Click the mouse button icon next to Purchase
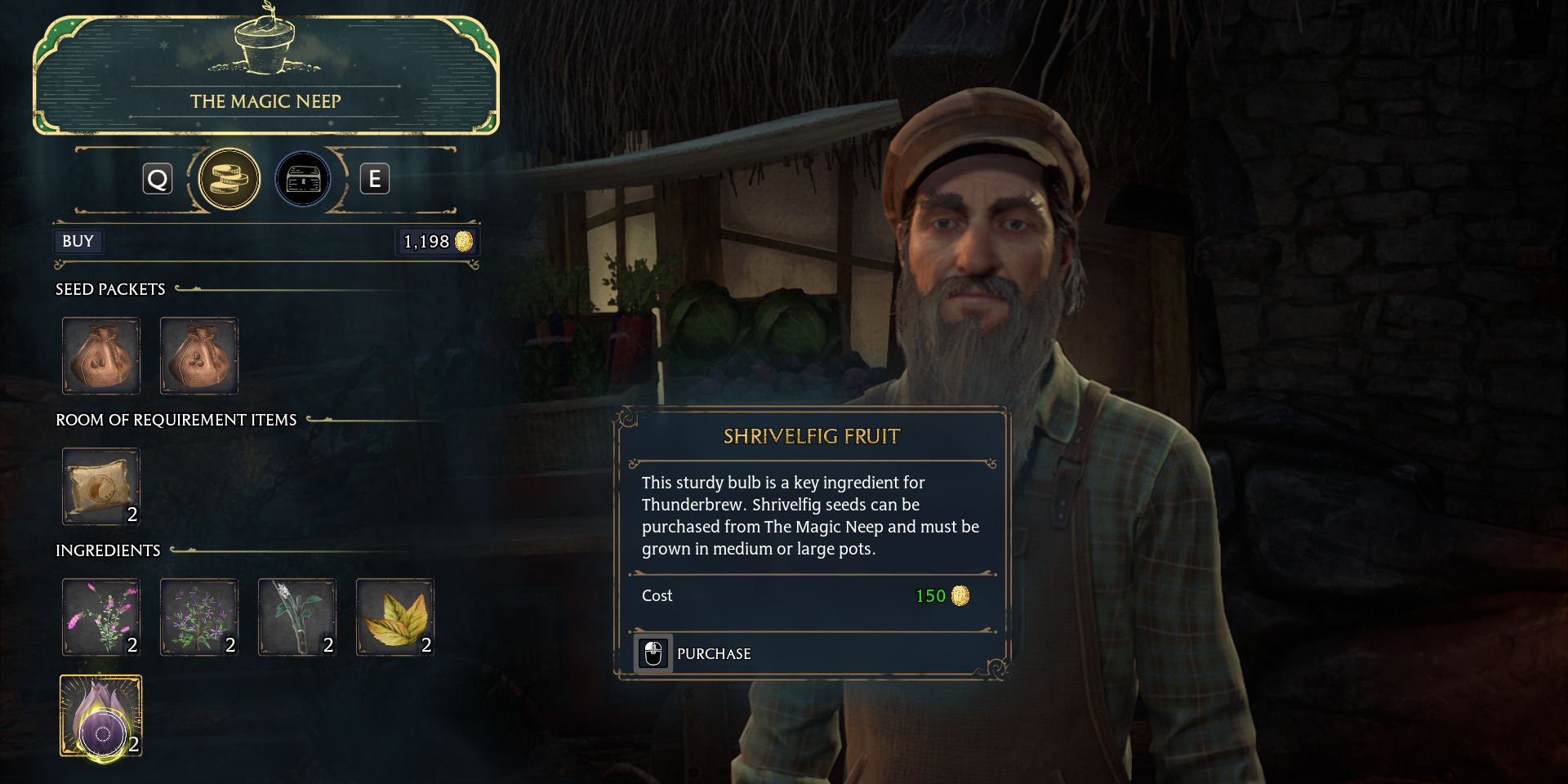 click(x=651, y=653)
